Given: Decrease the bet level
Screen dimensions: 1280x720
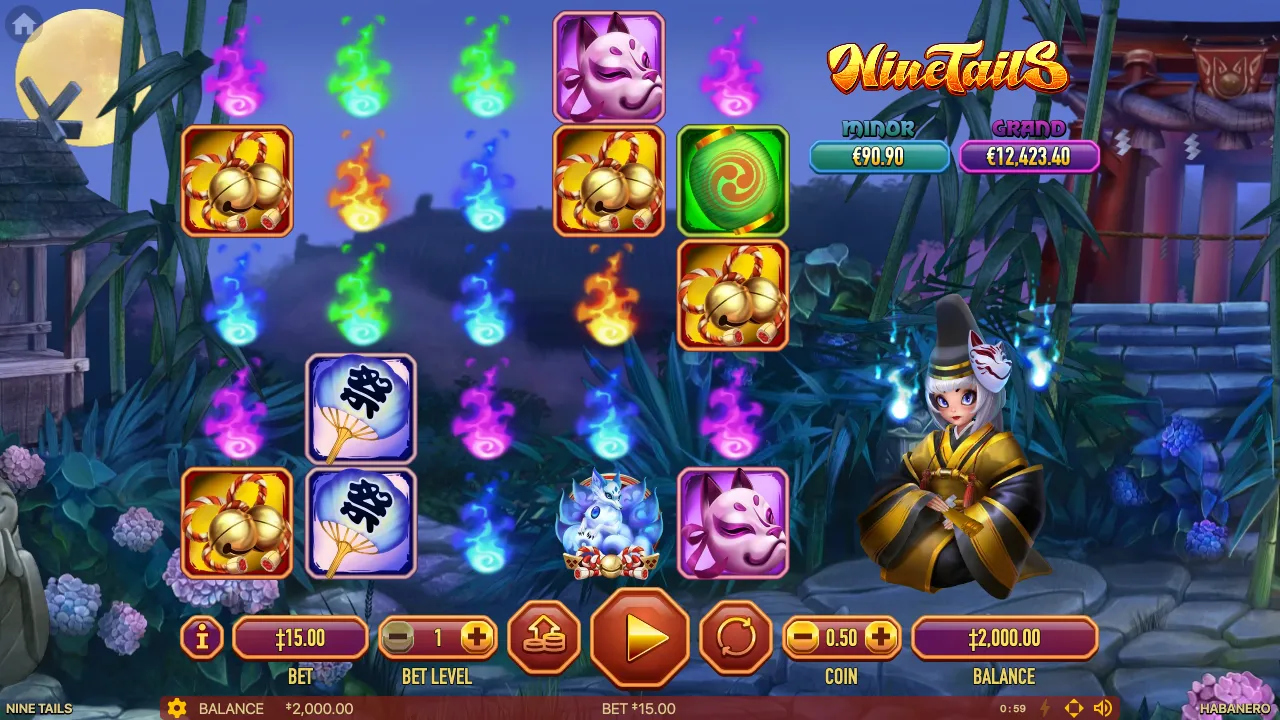Looking at the screenshot, I should [x=399, y=637].
